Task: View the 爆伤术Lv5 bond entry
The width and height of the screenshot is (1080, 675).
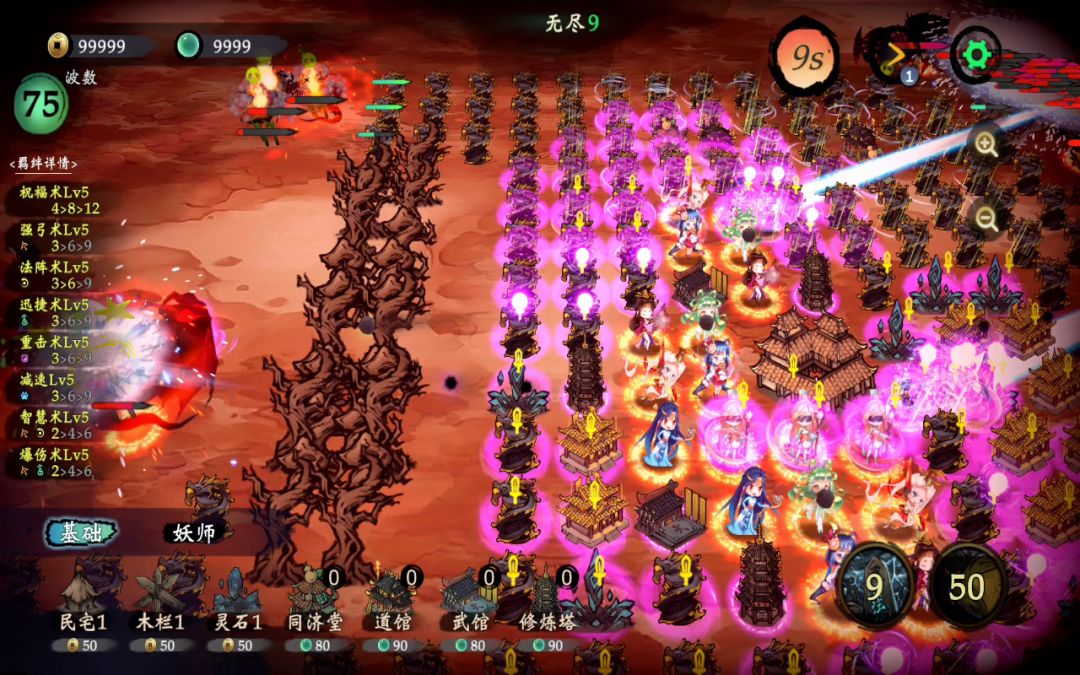Action: point(55,462)
